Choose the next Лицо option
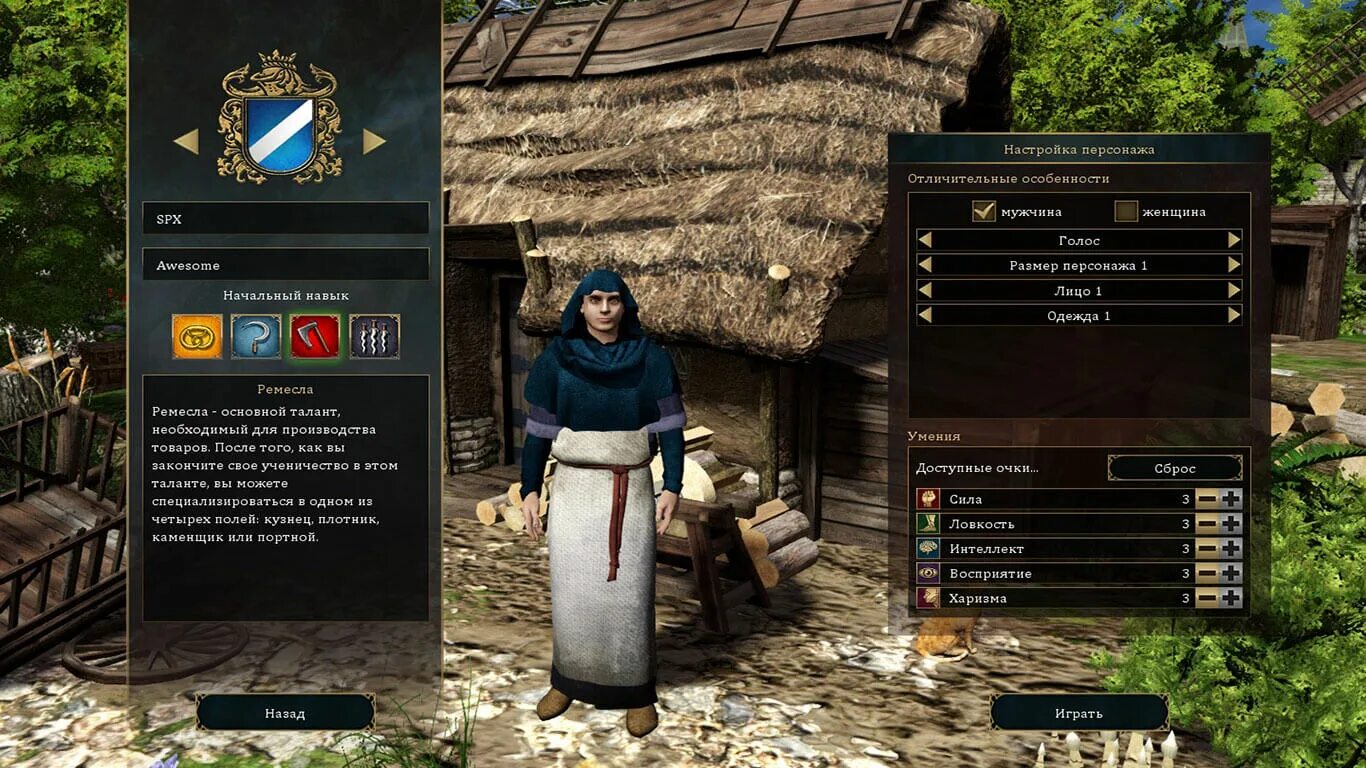The image size is (1366, 768). [x=1234, y=290]
